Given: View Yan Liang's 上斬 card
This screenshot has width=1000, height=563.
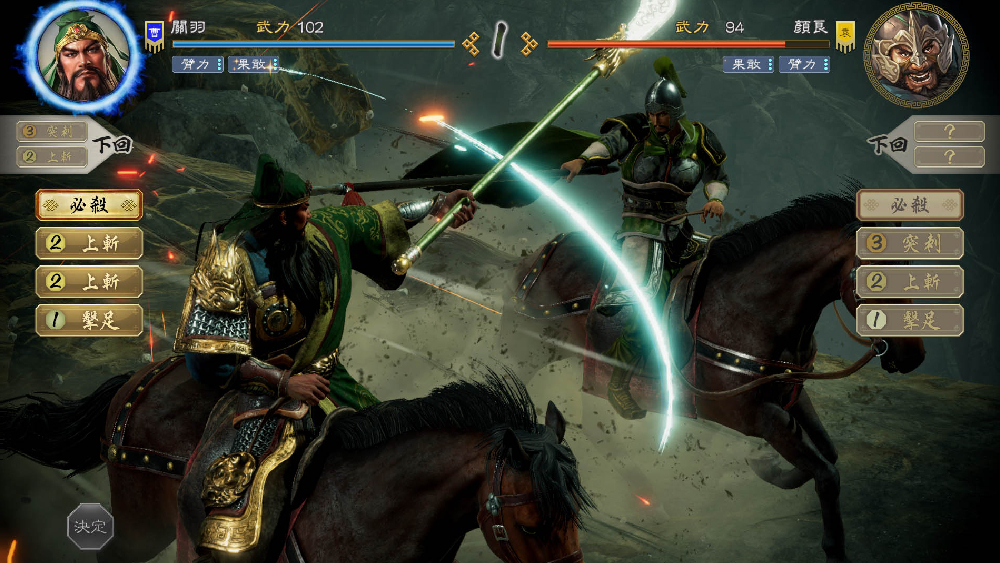Looking at the screenshot, I should [x=910, y=282].
